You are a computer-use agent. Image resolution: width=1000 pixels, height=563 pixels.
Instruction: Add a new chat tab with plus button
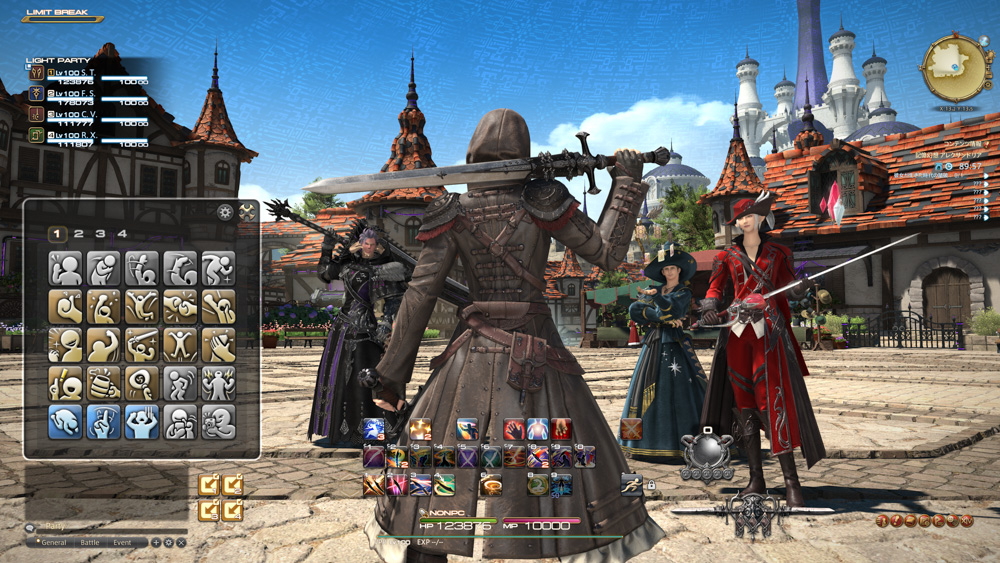coord(156,542)
